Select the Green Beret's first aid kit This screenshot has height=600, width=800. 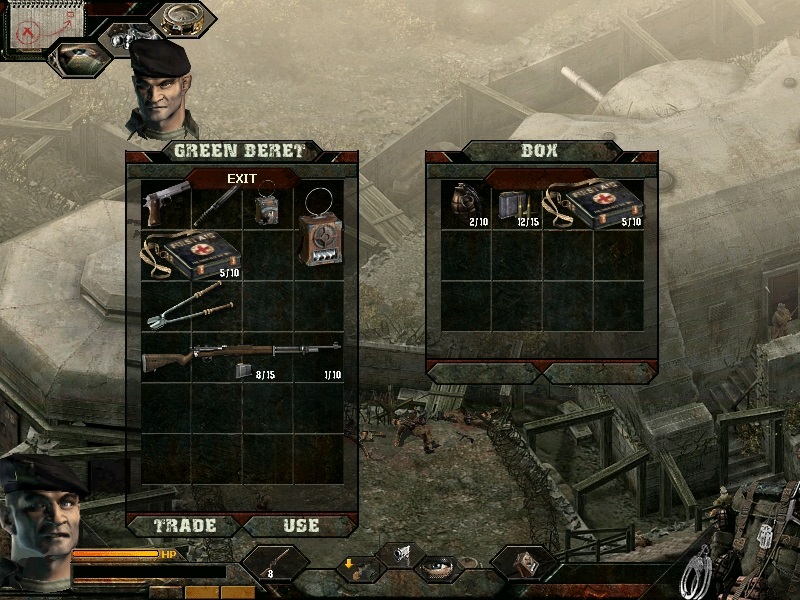192,256
